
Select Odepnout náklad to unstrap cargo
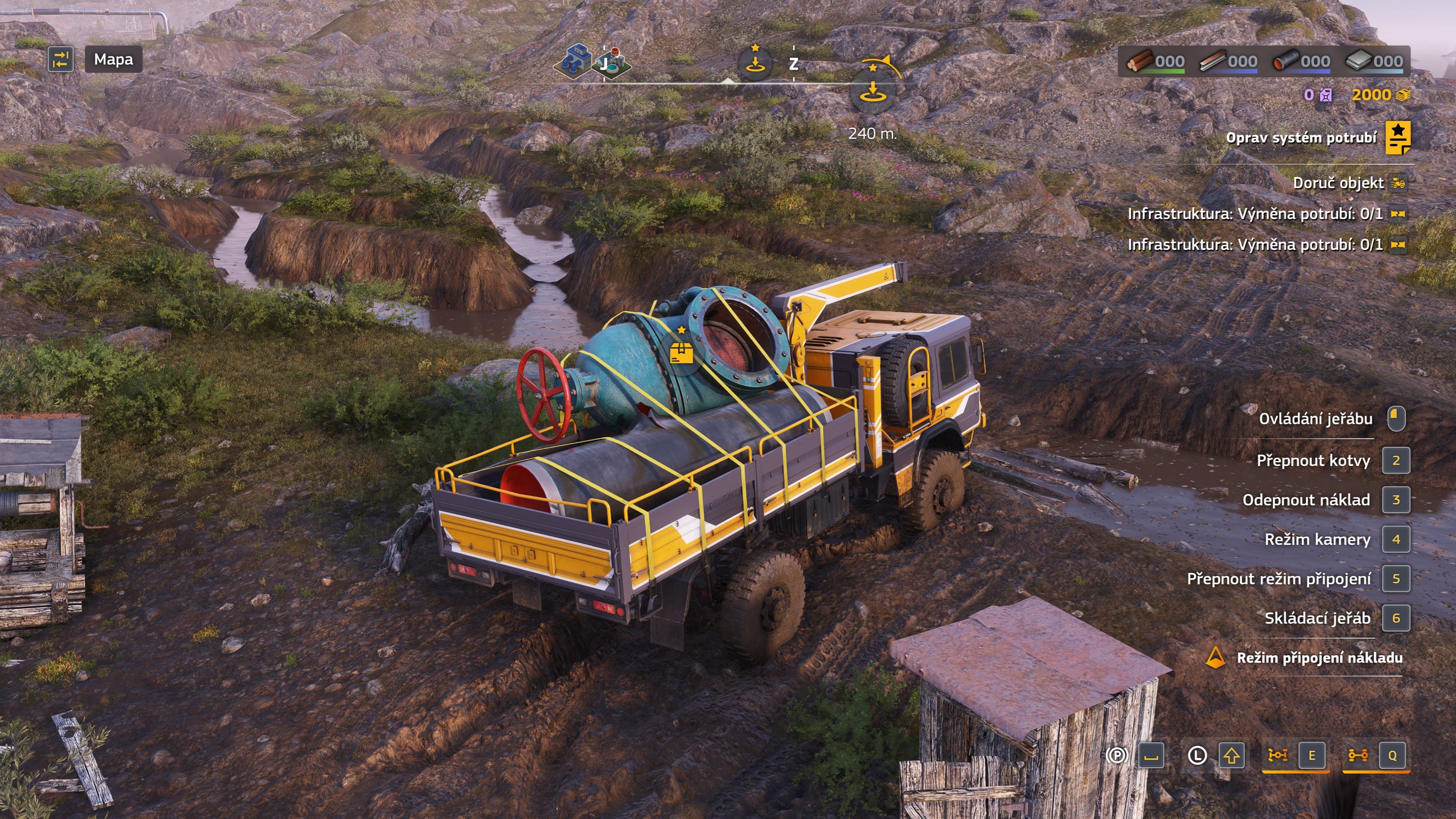pos(1306,500)
